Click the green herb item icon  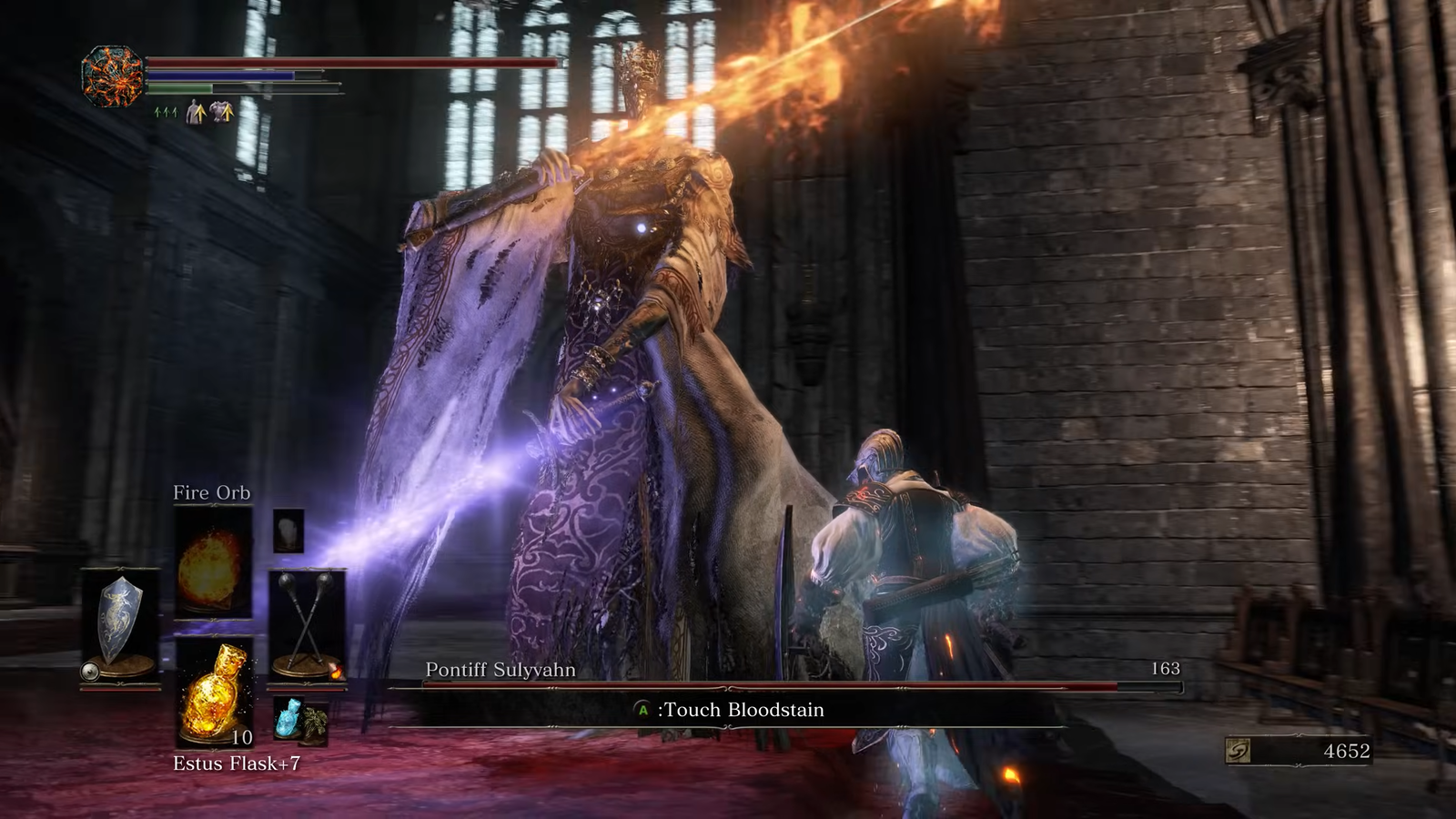coord(315,723)
